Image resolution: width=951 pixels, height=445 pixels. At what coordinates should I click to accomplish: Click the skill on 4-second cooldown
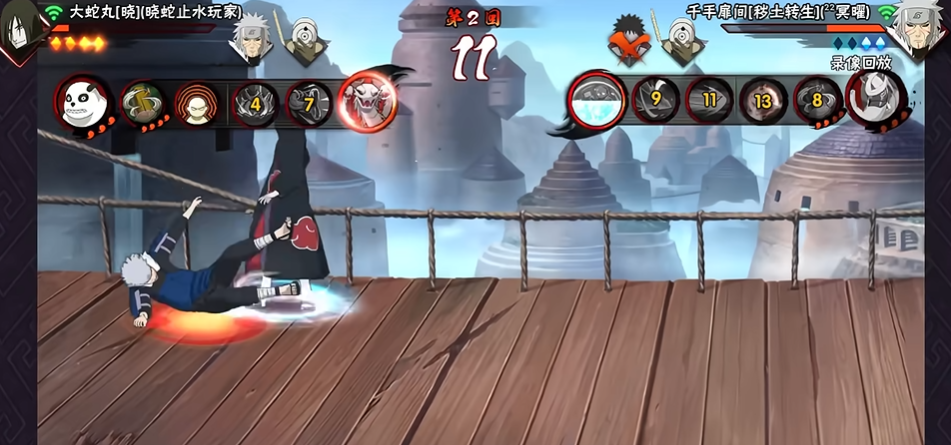(255, 102)
